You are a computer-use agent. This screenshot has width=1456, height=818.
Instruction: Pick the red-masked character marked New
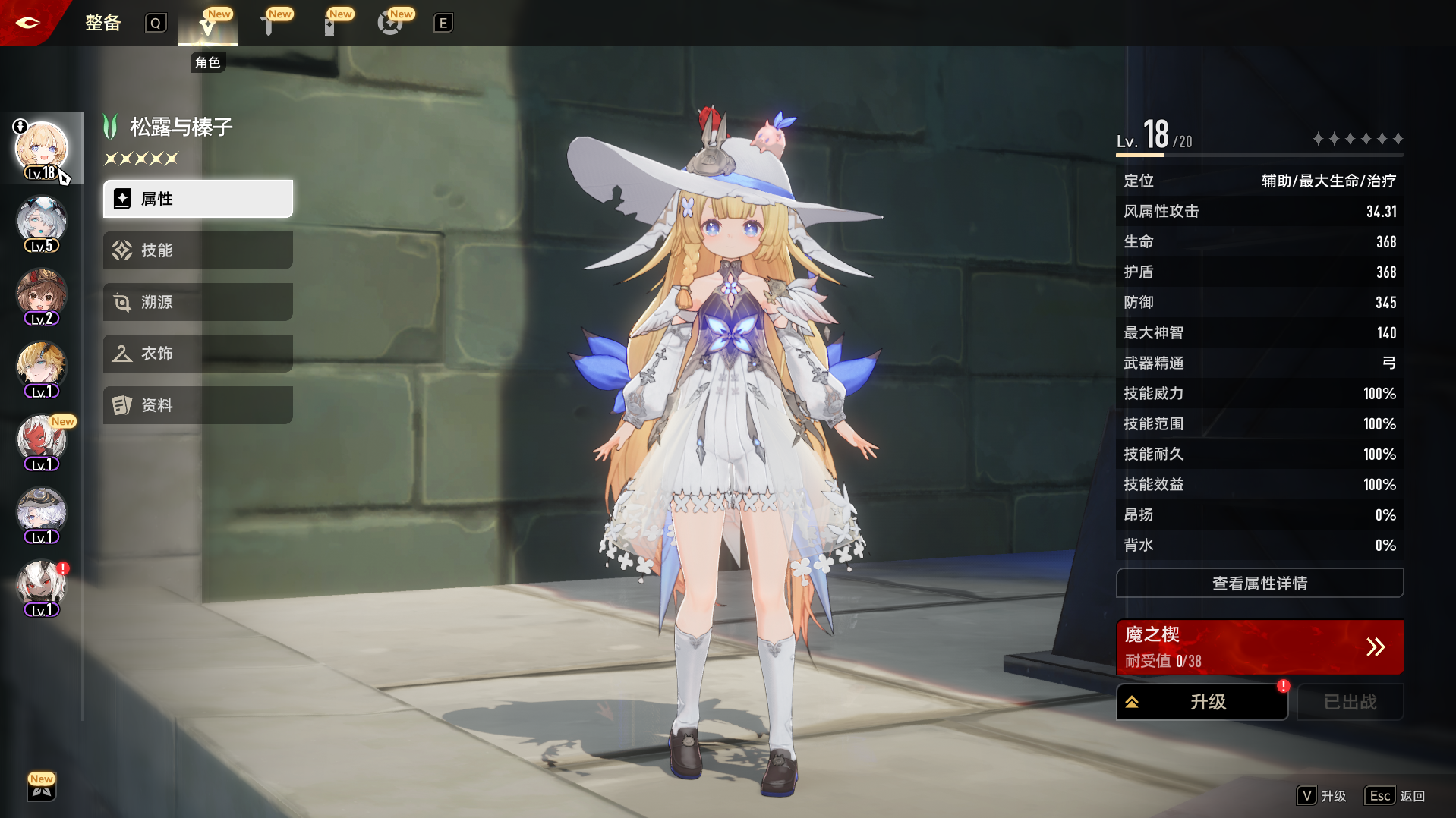point(42,441)
